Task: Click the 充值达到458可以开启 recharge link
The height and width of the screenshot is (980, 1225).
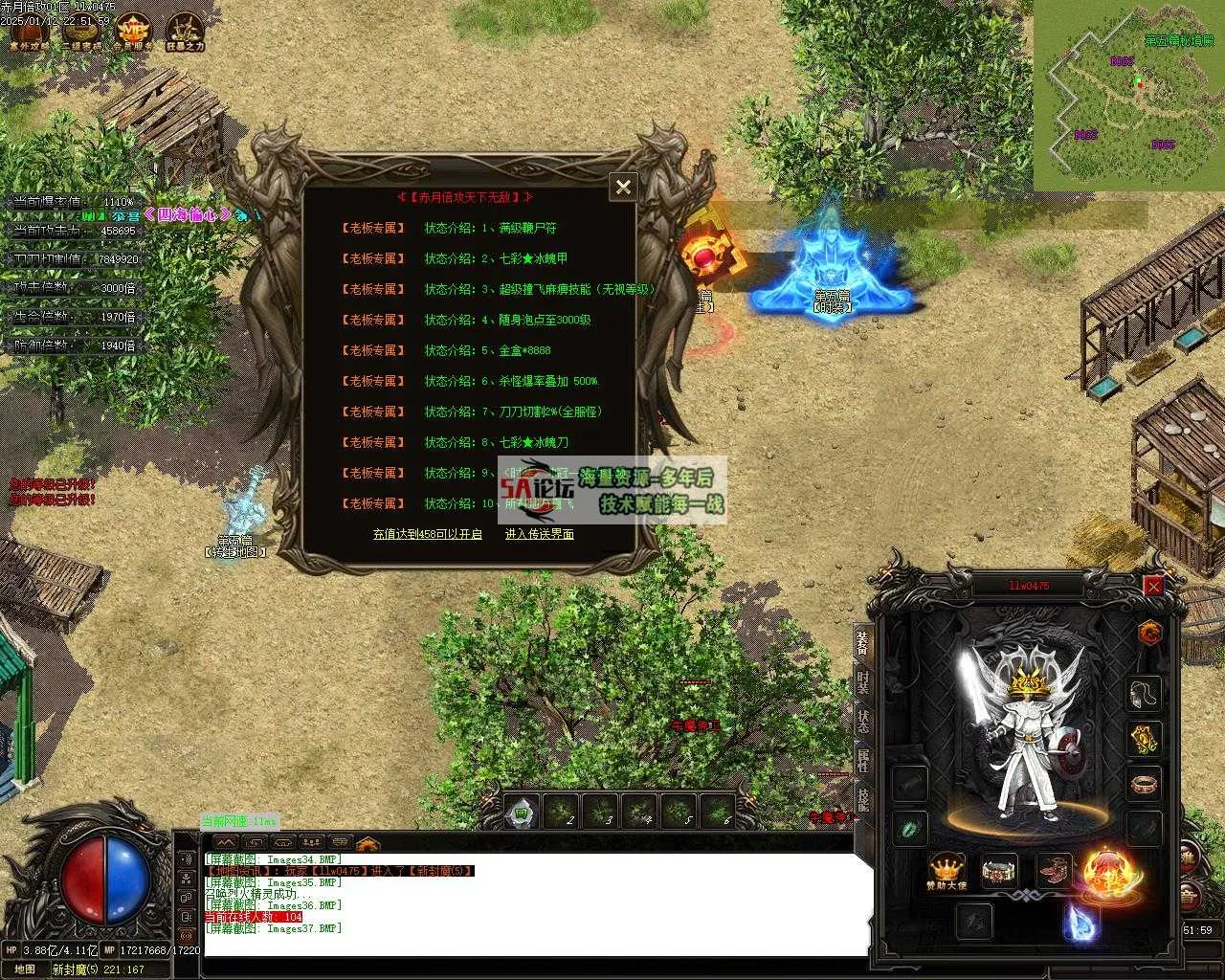Action: tap(427, 534)
